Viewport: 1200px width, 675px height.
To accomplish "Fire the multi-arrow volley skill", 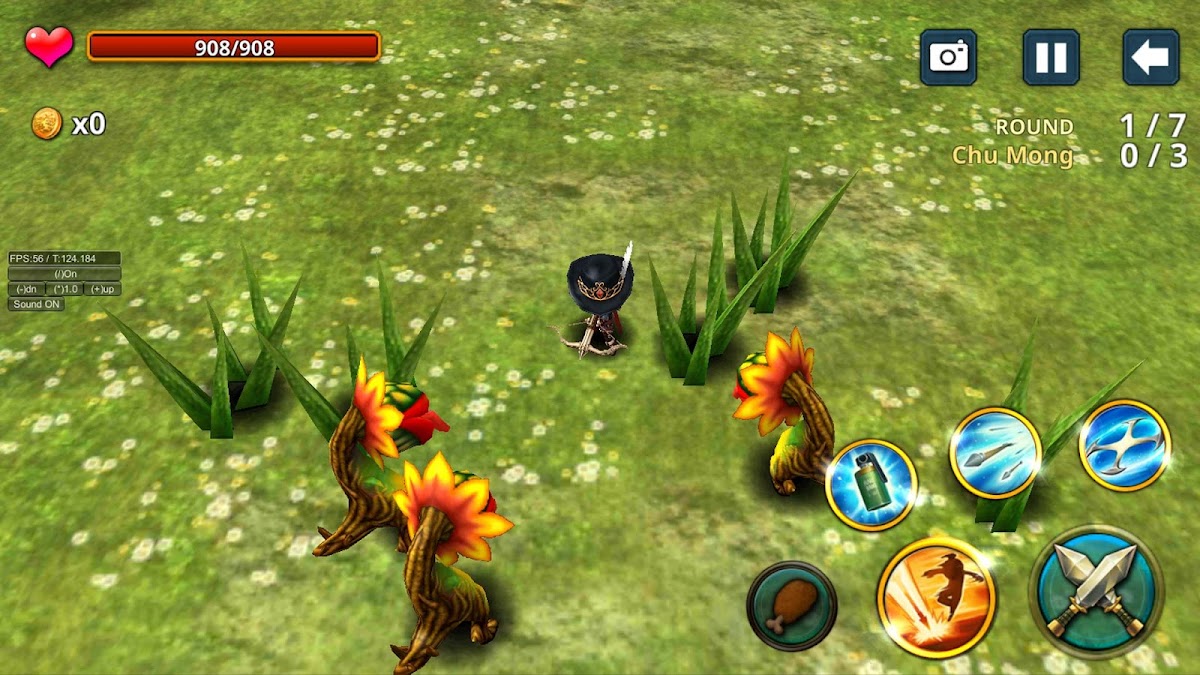I will pos(995,453).
